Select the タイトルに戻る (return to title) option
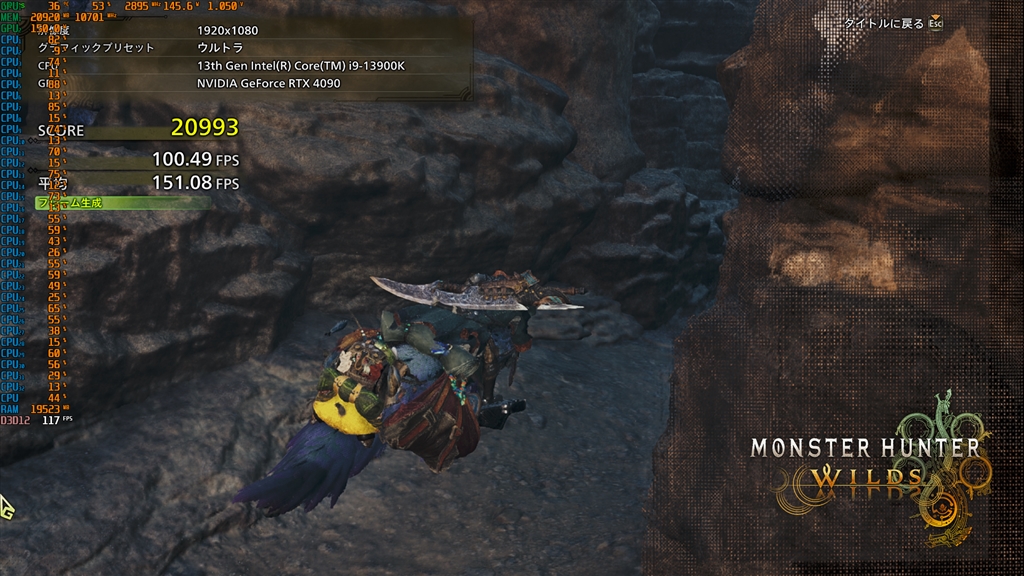This screenshot has height=576, width=1024. [884, 22]
